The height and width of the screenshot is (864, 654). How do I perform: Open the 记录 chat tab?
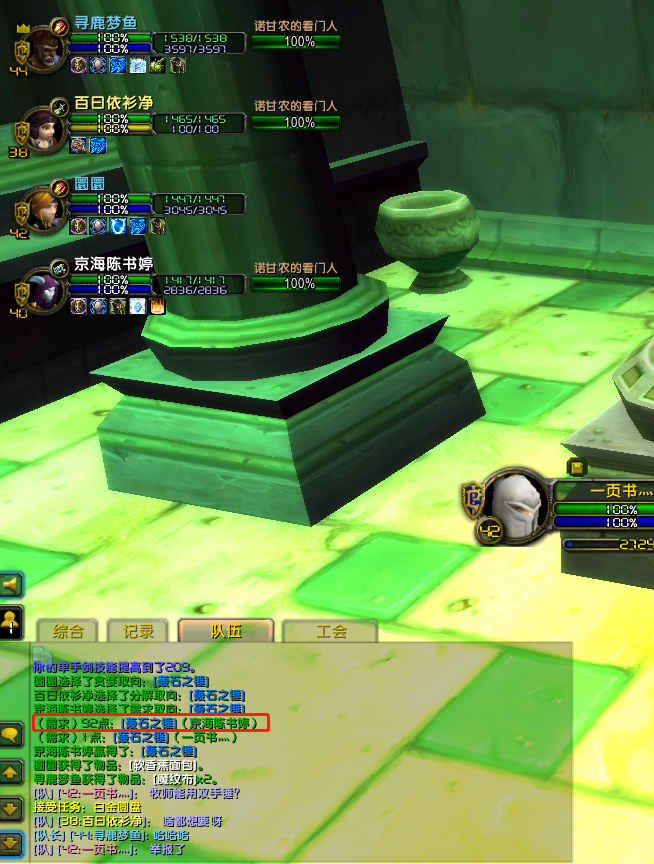point(138,631)
